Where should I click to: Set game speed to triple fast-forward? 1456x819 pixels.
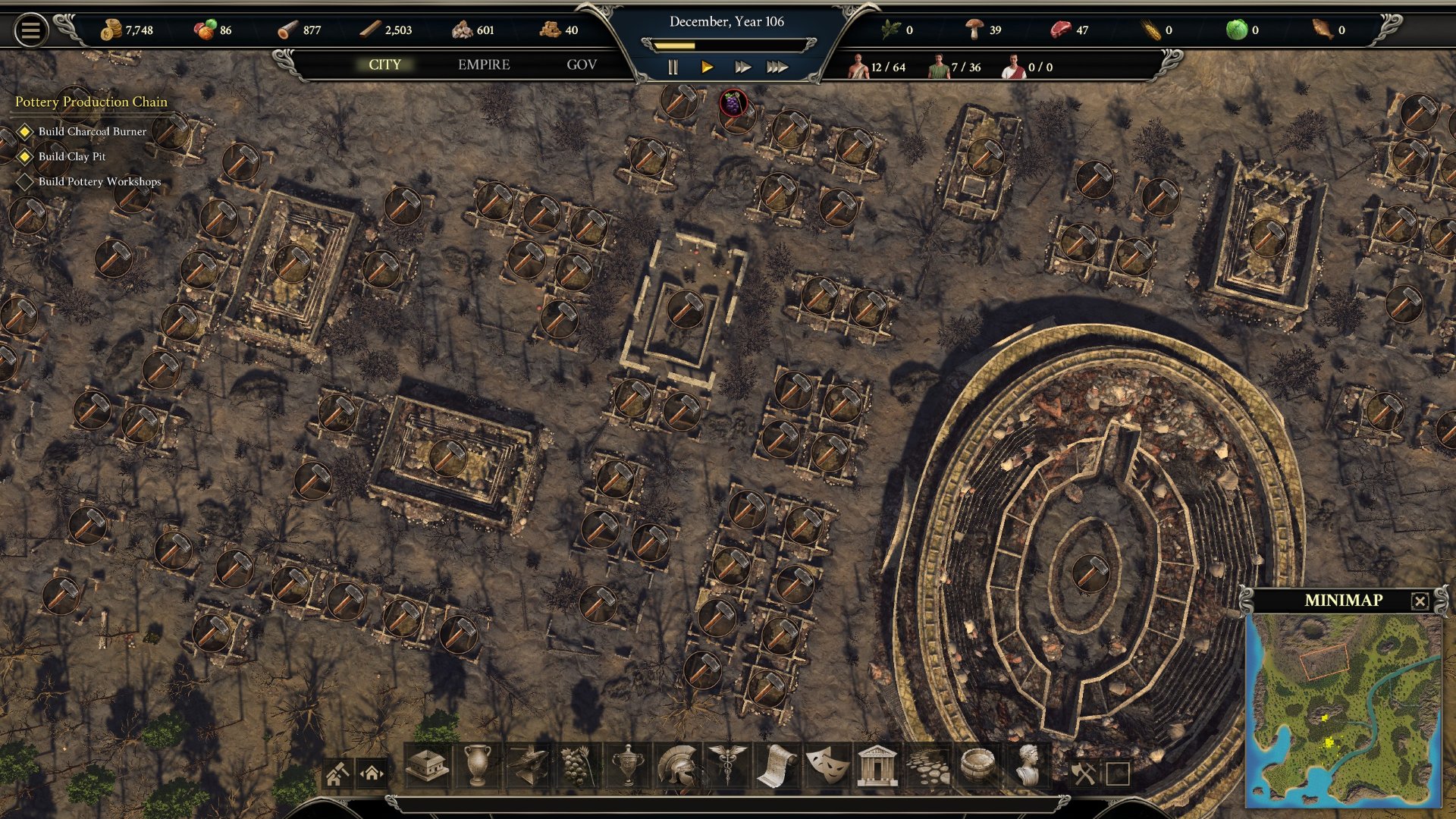[x=777, y=67]
